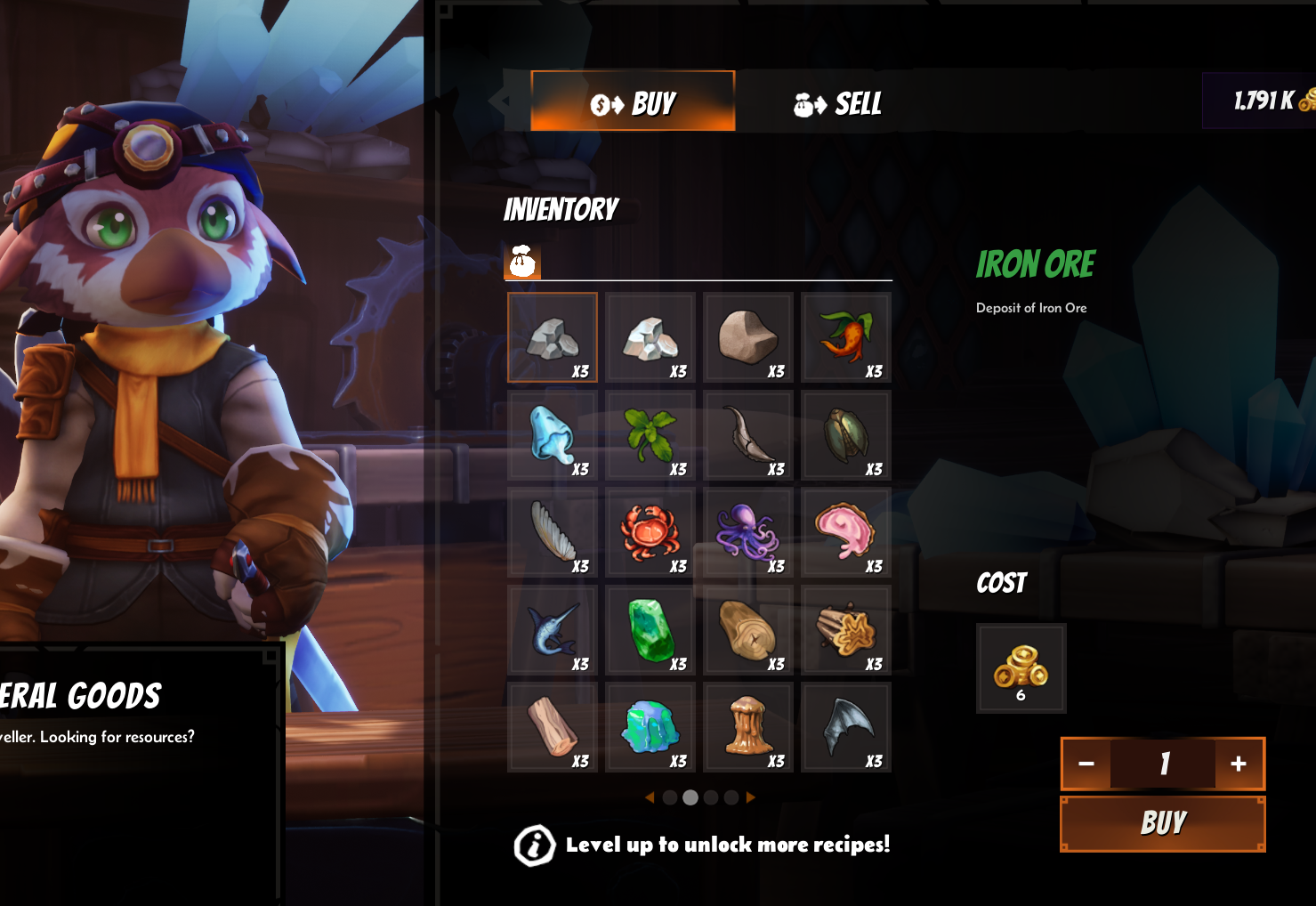This screenshot has height=906, width=1316.
Task: Decrease purchase quantity with minus button
Action: pos(1086,764)
